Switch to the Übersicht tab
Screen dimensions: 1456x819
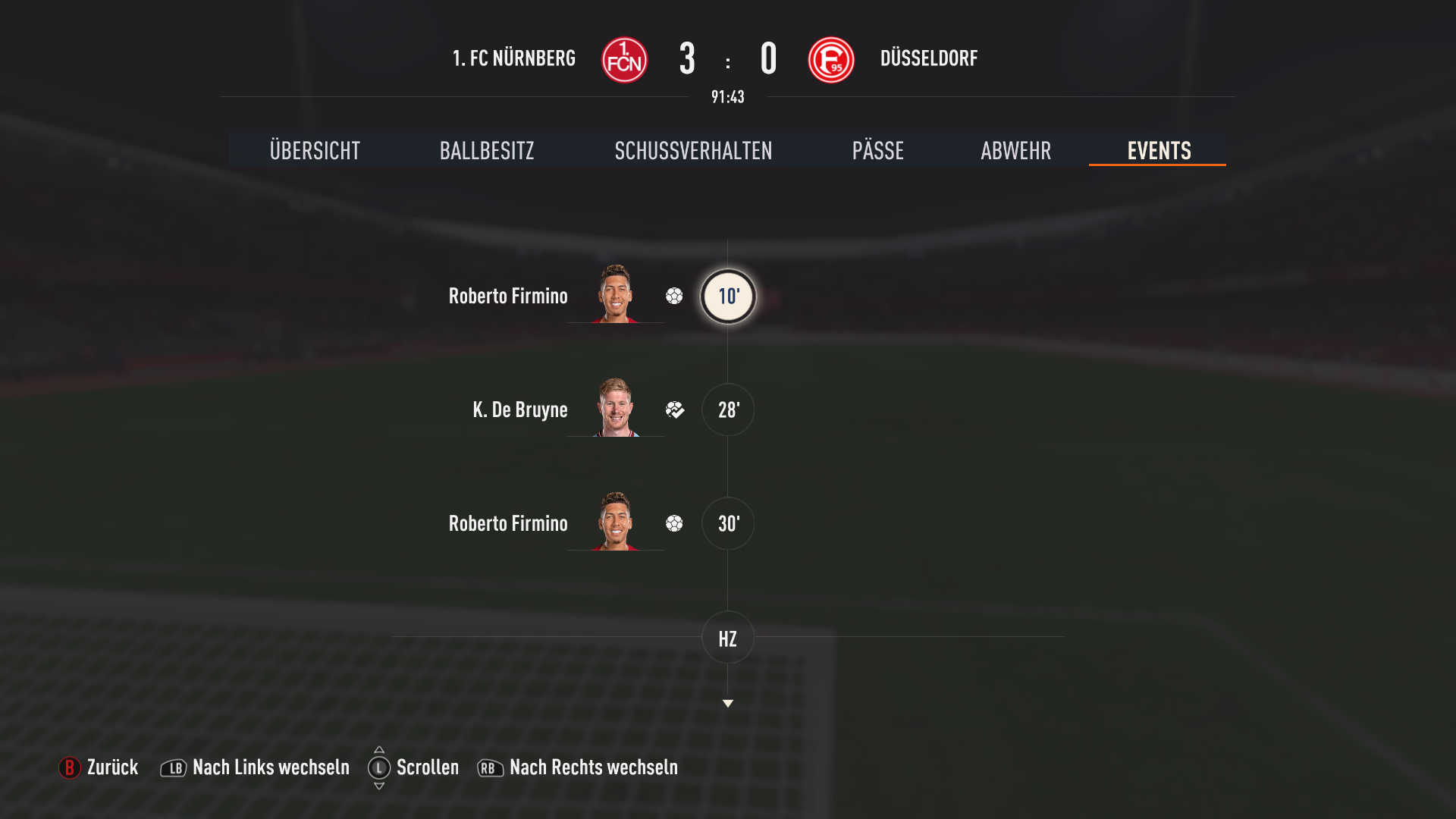(x=315, y=150)
